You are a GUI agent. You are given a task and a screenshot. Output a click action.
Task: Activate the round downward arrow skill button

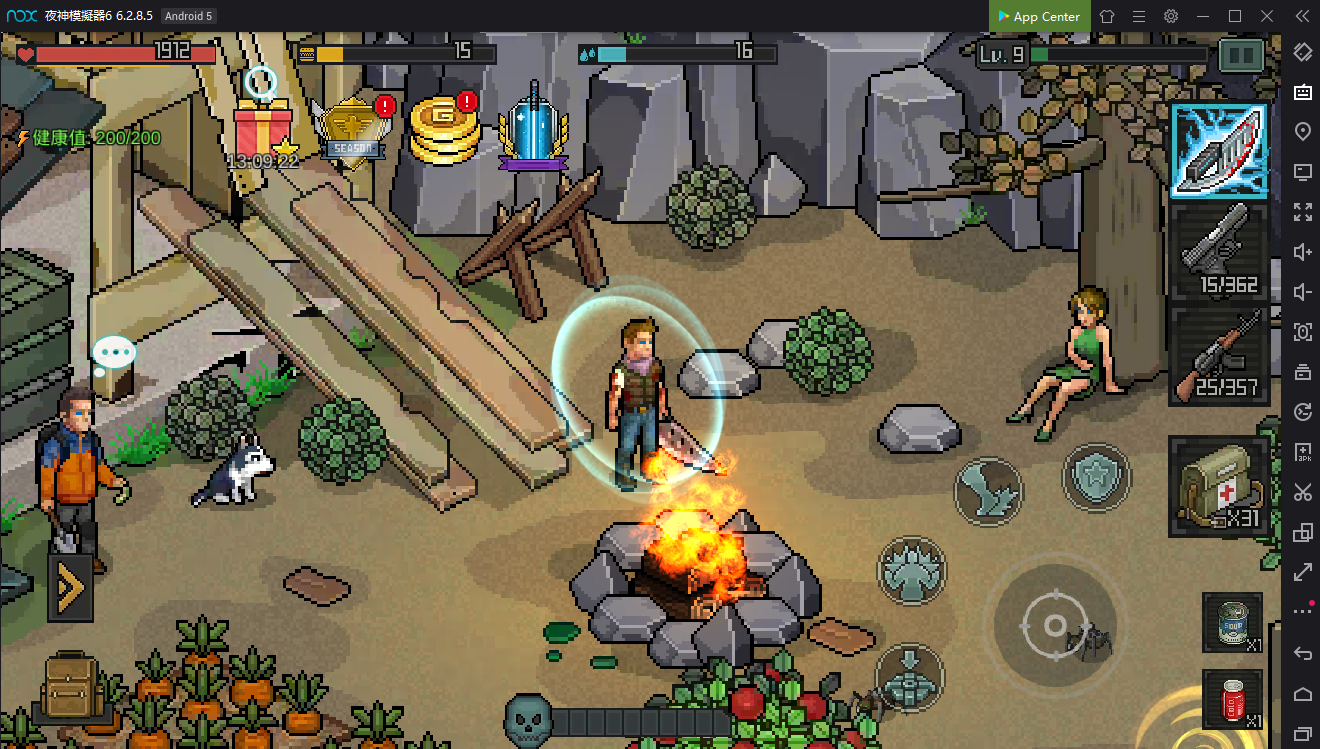coord(910,677)
